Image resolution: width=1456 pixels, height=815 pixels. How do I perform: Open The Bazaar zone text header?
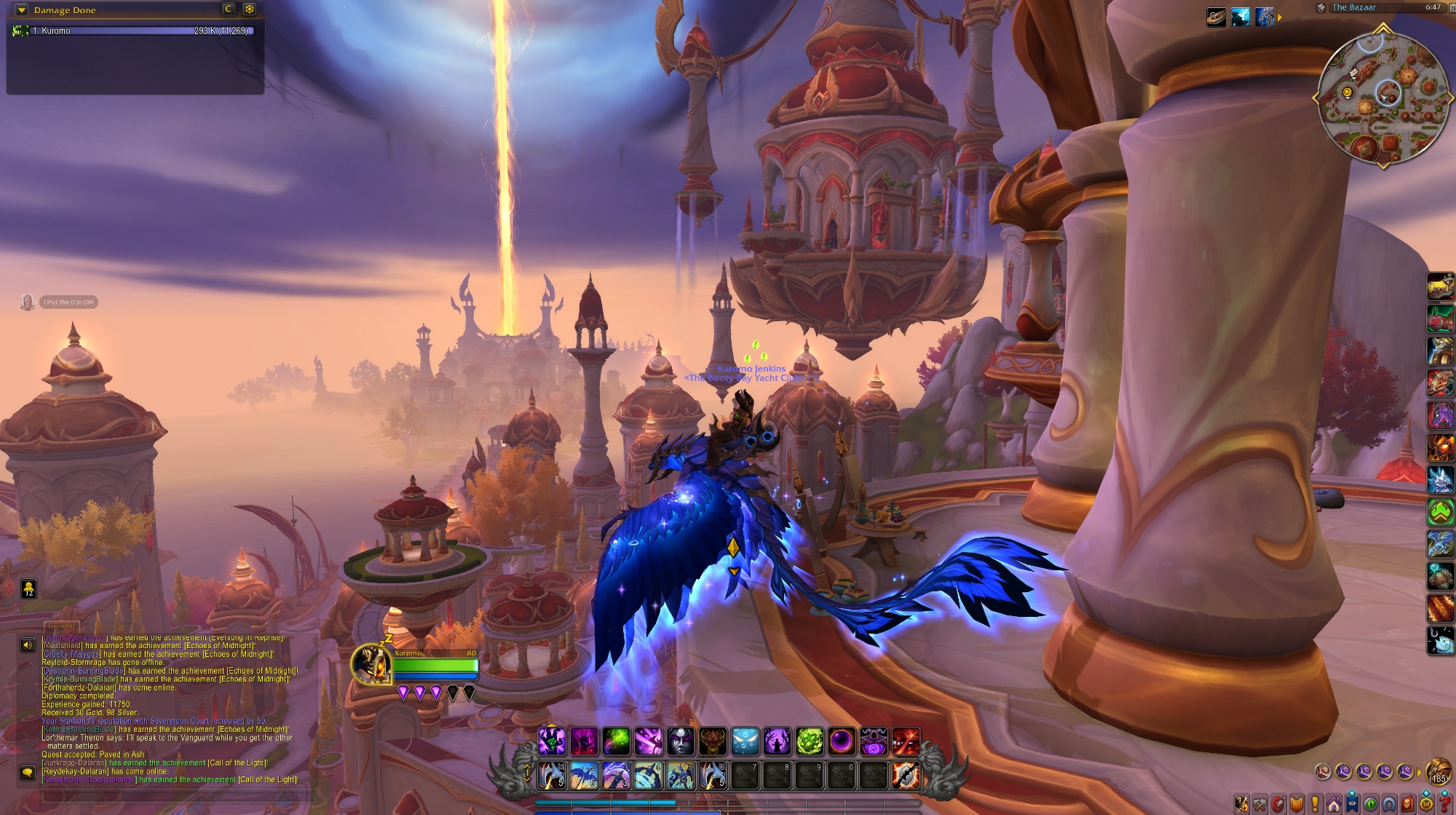click(x=1353, y=7)
